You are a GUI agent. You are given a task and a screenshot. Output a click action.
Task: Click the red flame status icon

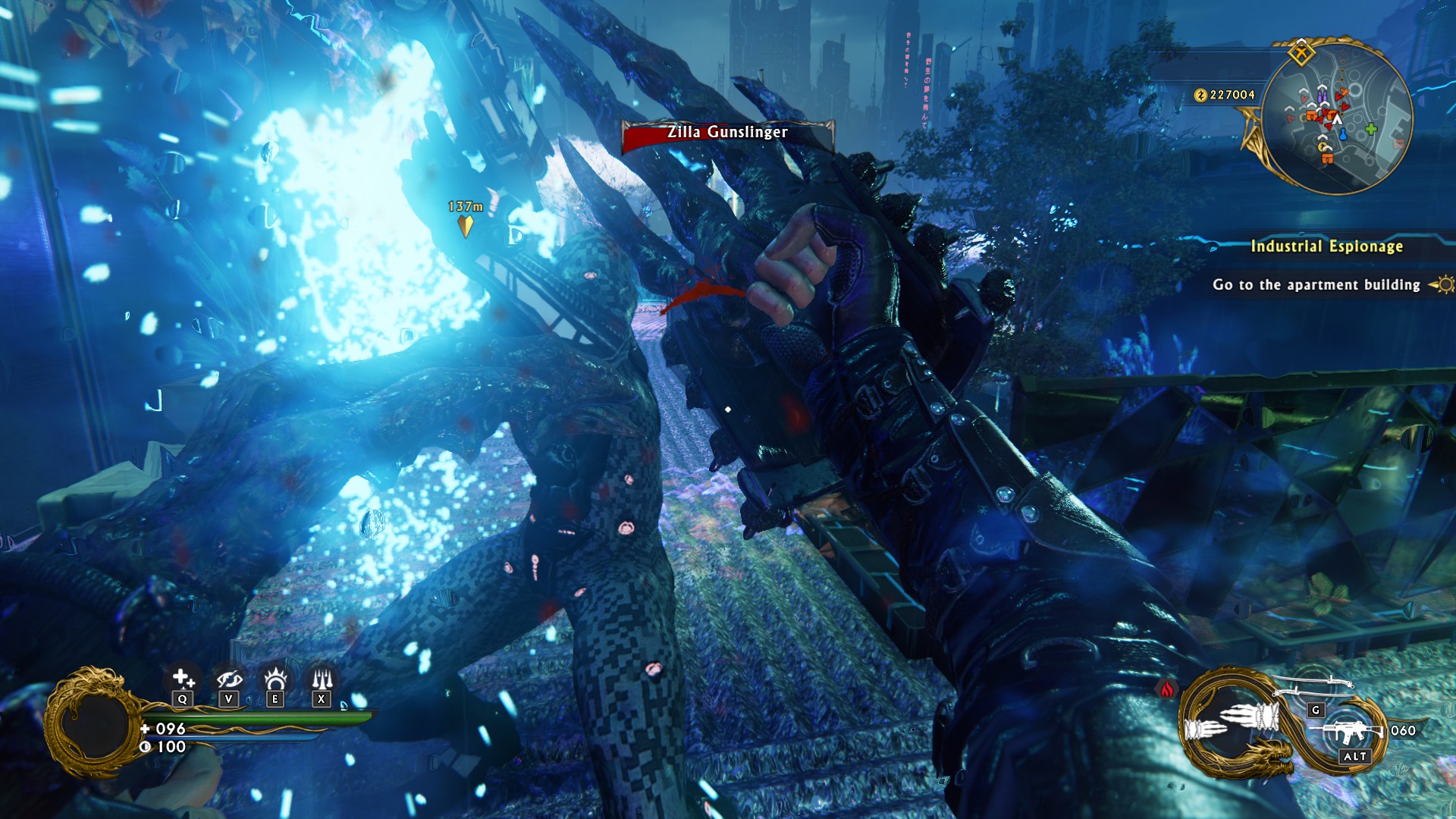(1167, 689)
